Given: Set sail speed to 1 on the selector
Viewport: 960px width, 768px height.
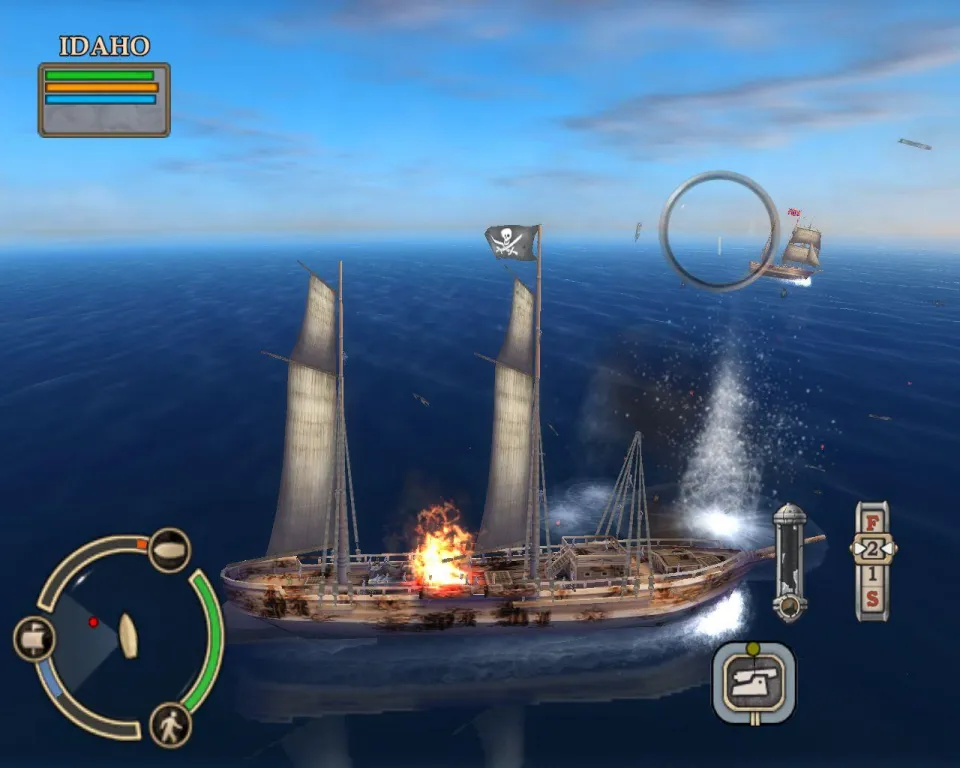Looking at the screenshot, I should coord(872,575).
